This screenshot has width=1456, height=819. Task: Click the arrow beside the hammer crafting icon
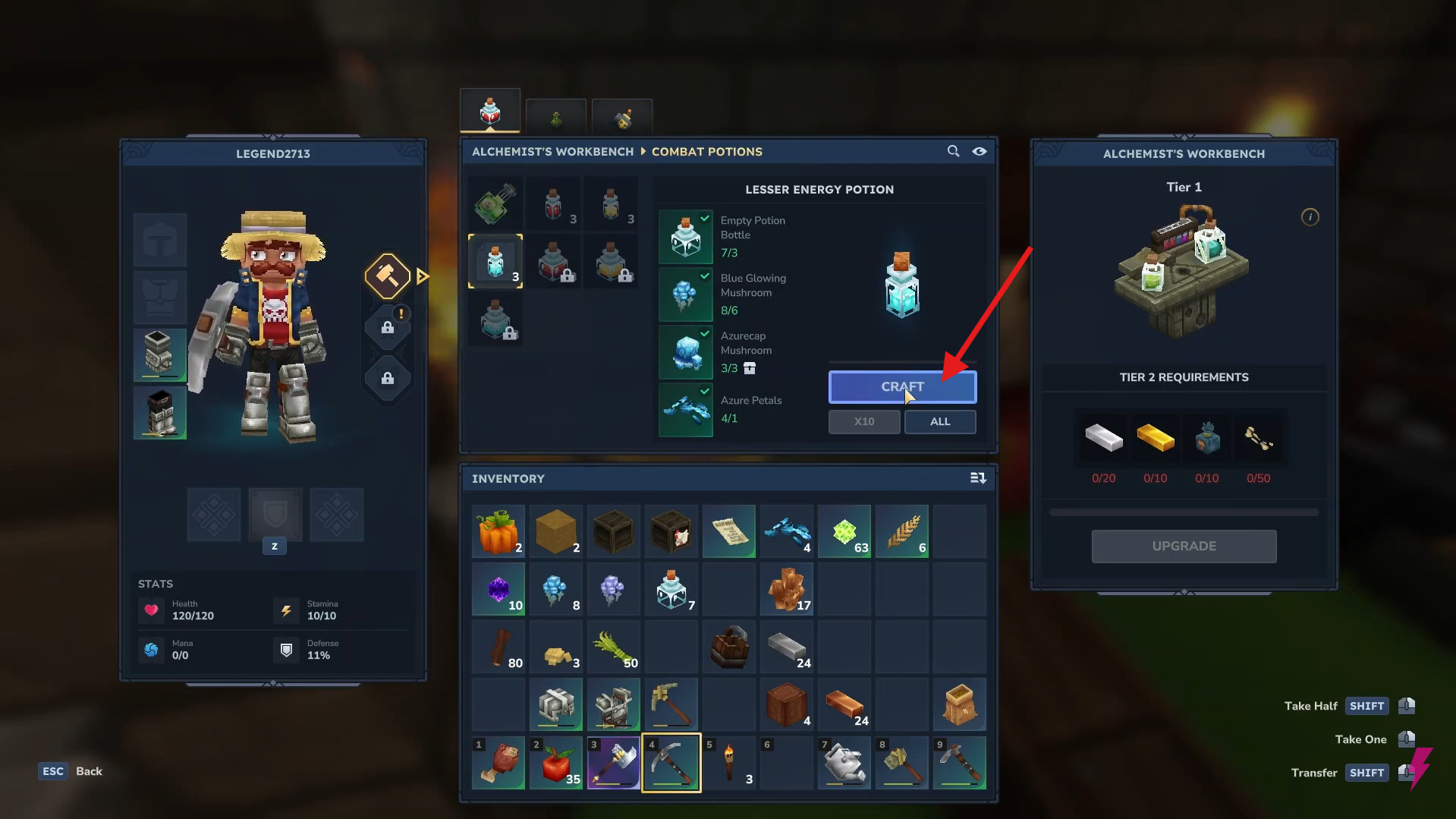tap(423, 276)
